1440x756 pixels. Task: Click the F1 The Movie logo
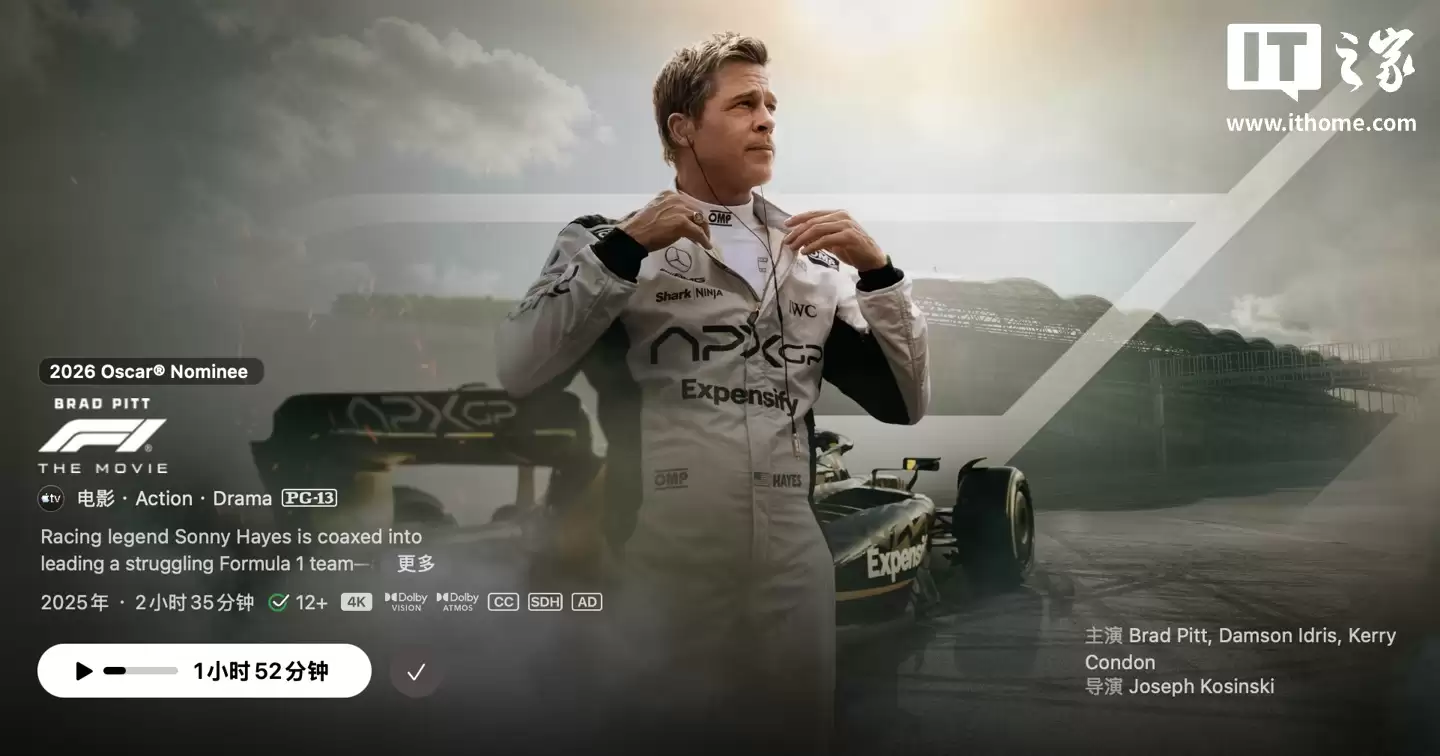tap(102, 436)
